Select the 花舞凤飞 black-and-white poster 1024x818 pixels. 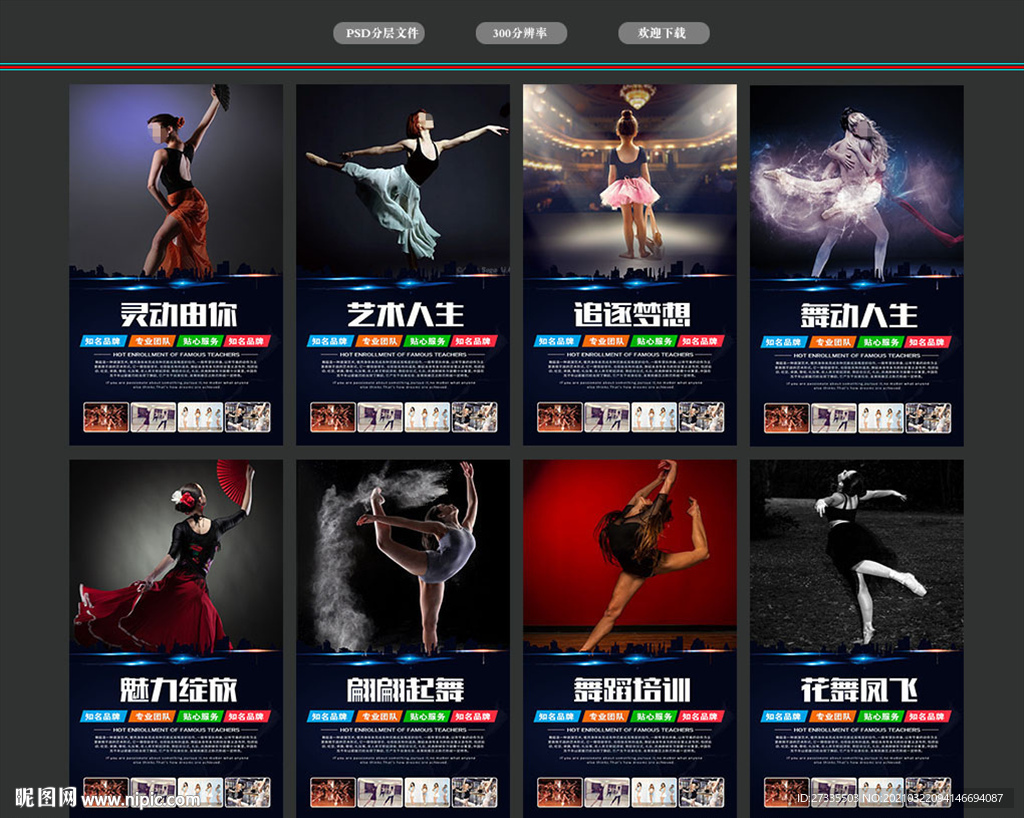pos(857,638)
